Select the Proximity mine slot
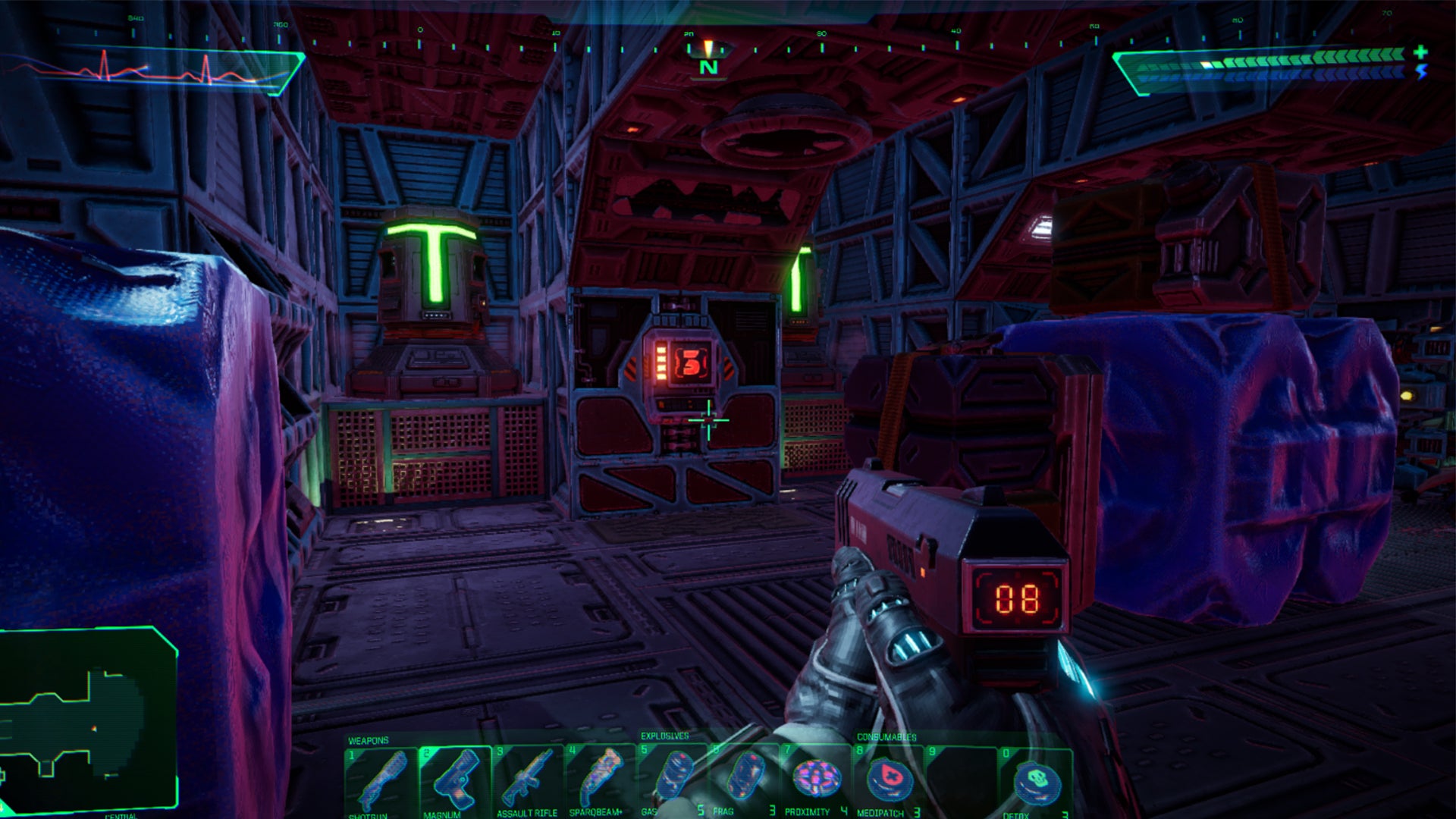The image size is (1456, 819). tap(817, 780)
